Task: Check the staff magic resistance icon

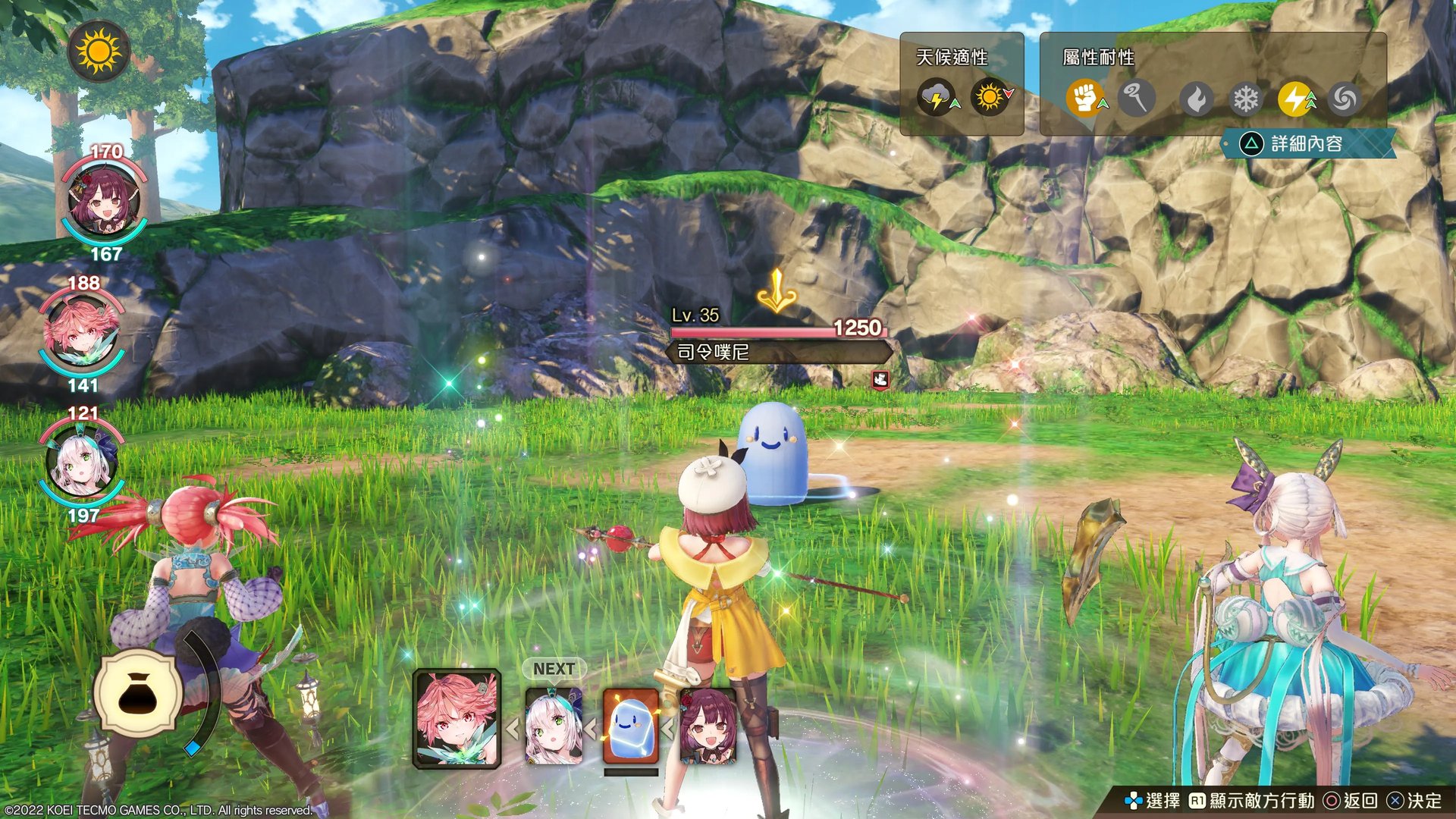Action: pos(1135,99)
